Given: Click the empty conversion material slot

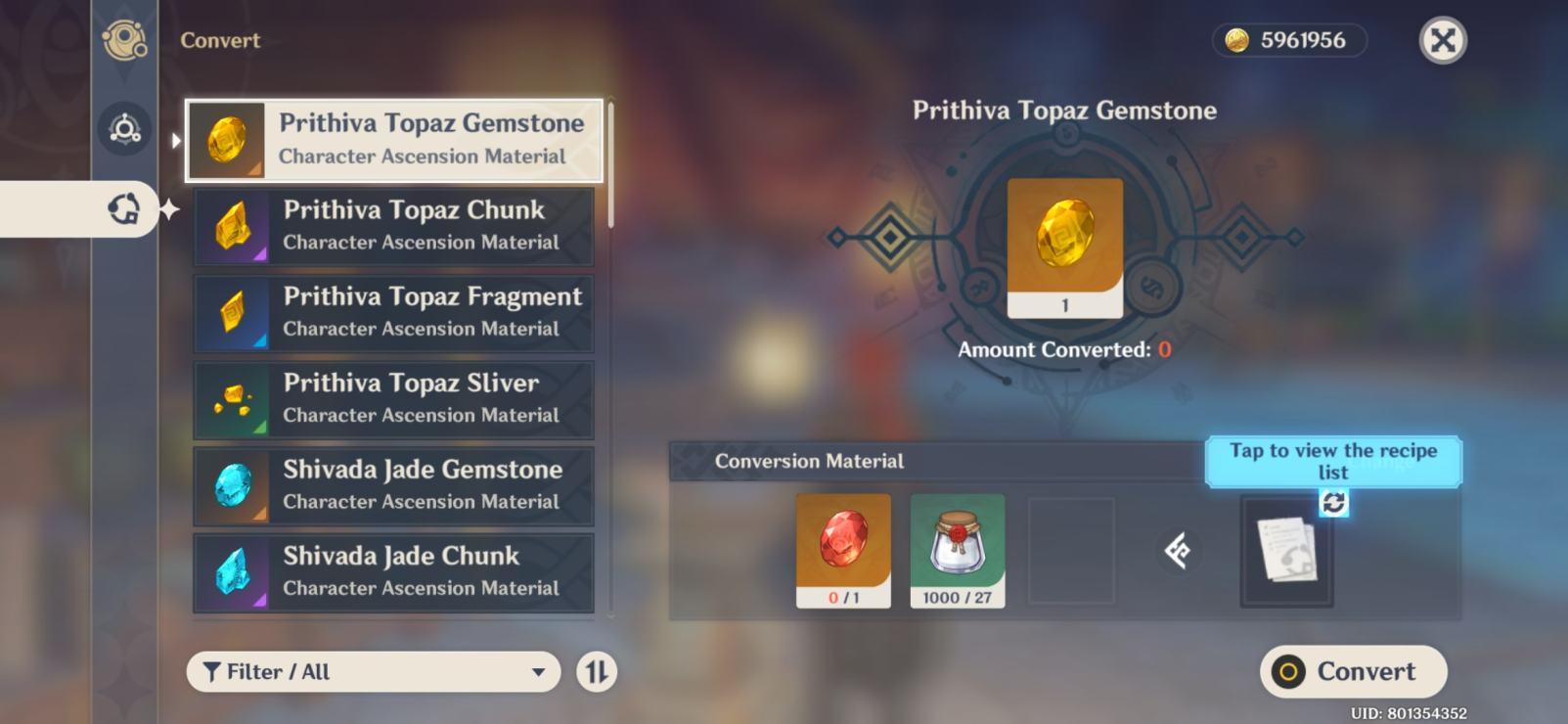Looking at the screenshot, I should point(1072,550).
